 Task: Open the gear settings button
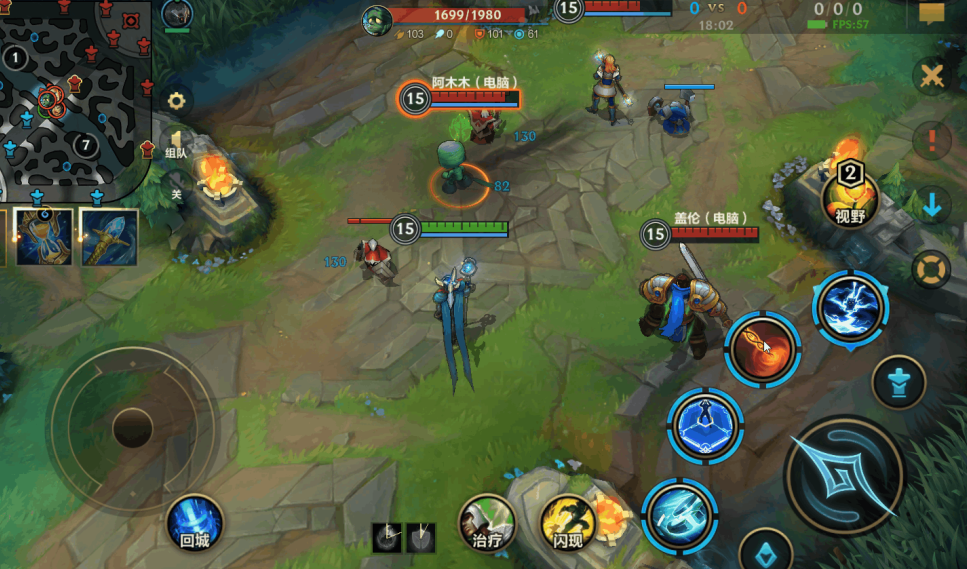pyautogui.click(x=177, y=100)
